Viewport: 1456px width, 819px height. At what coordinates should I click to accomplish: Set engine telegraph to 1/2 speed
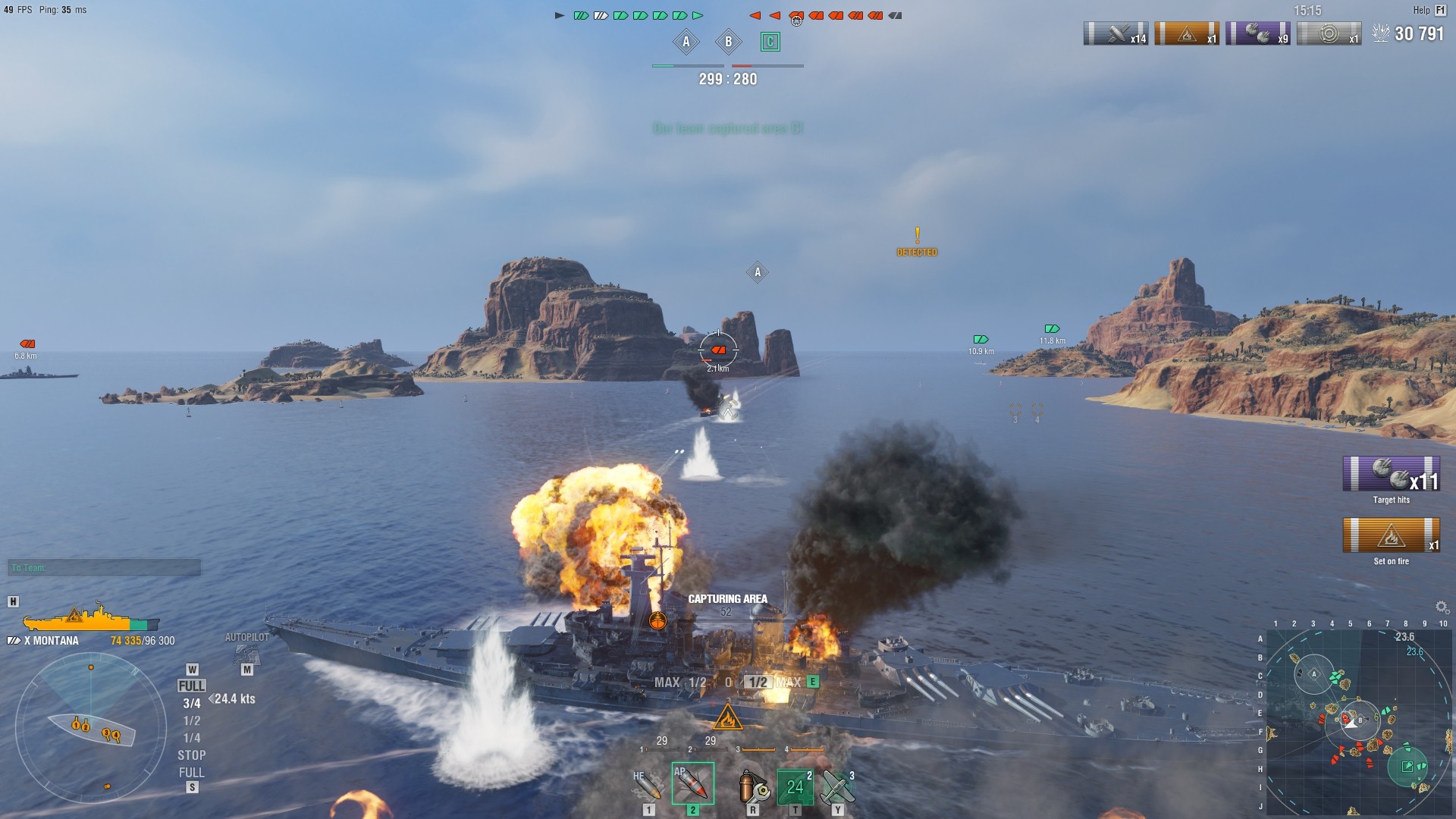tap(192, 720)
